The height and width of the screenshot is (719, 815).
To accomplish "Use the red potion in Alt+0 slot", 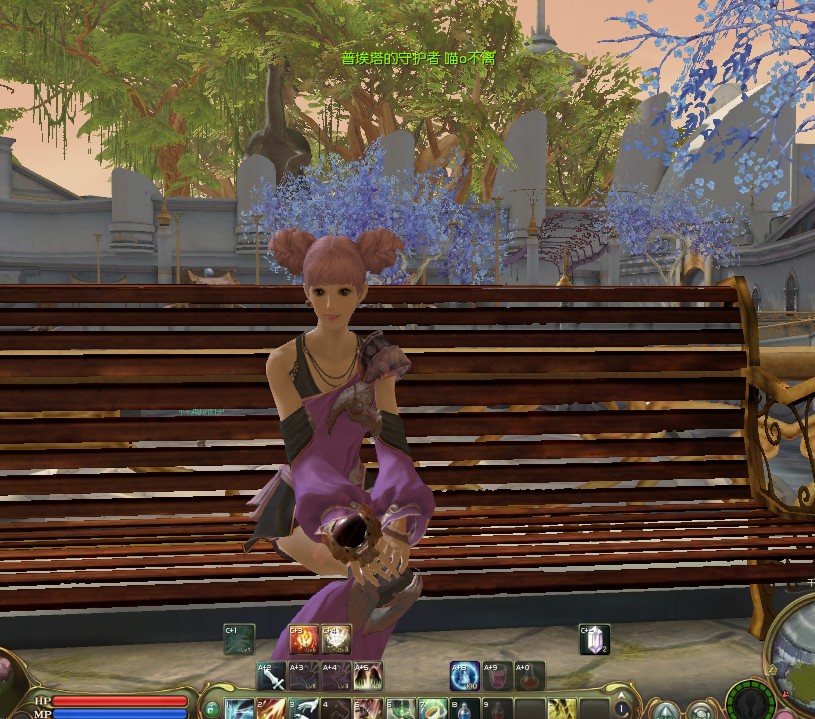I will click(x=529, y=677).
